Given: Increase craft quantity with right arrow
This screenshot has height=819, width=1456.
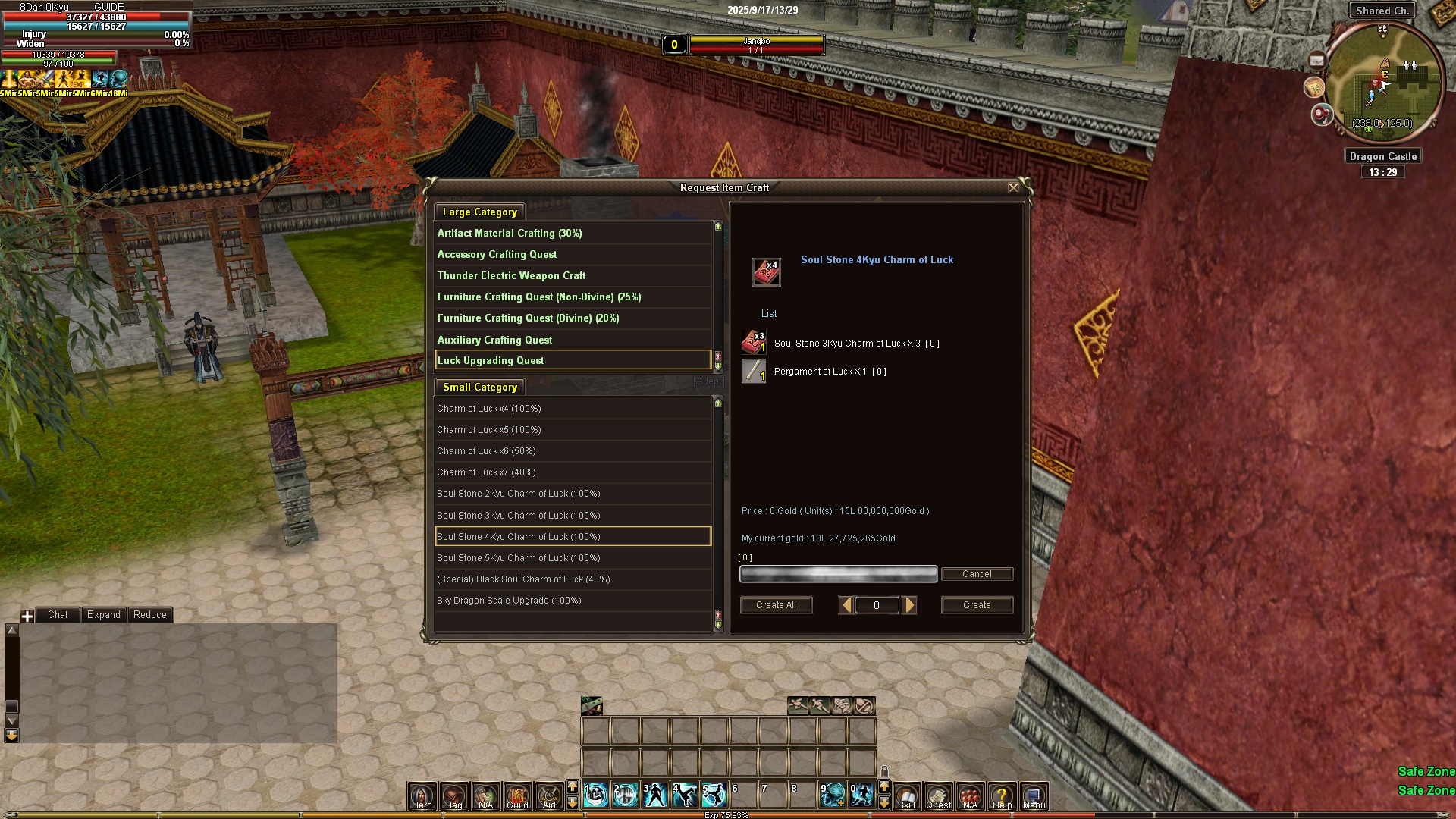Looking at the screenshot, I should 910,605.
